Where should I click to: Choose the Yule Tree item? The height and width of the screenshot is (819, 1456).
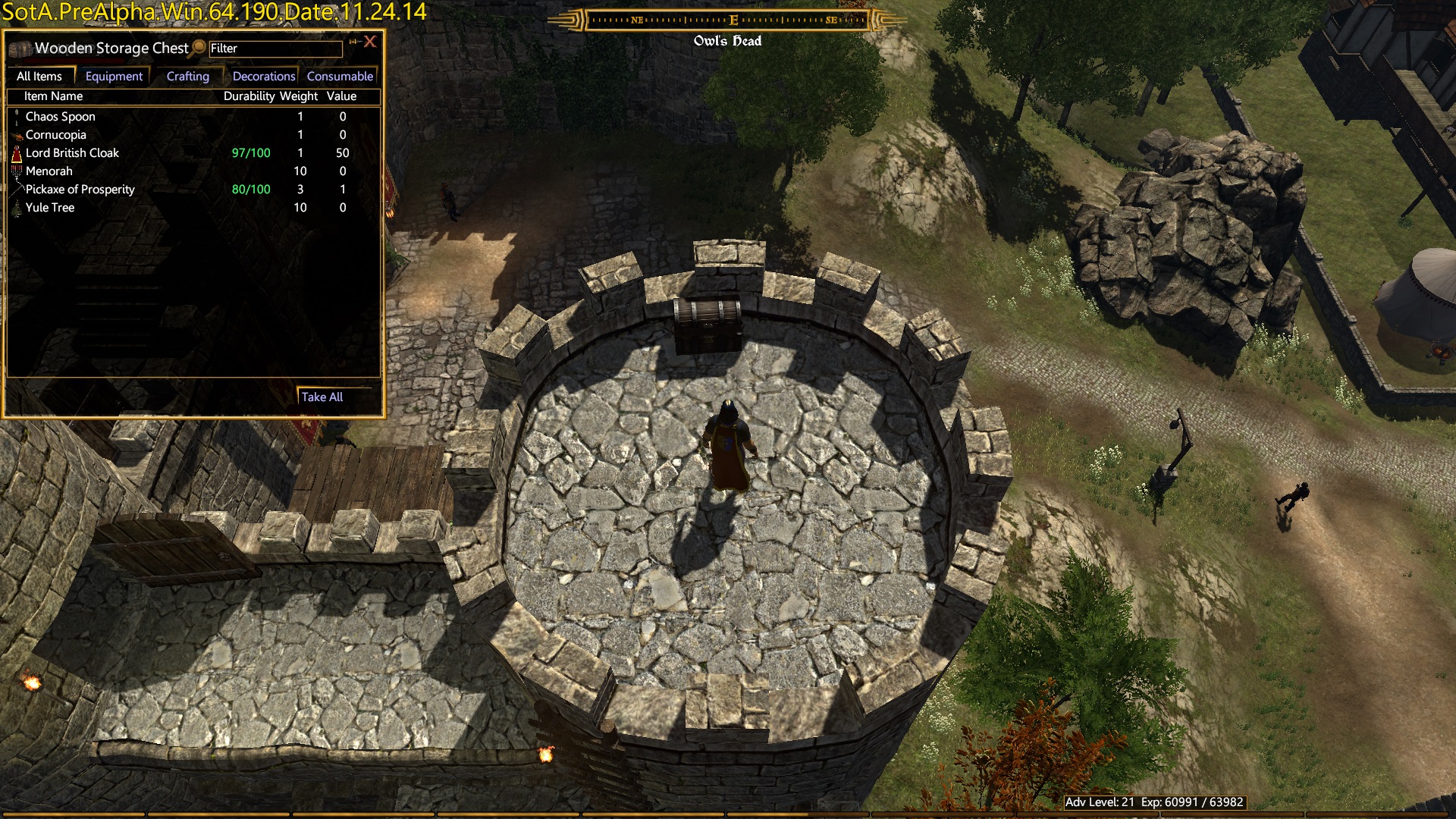(50, 208)
